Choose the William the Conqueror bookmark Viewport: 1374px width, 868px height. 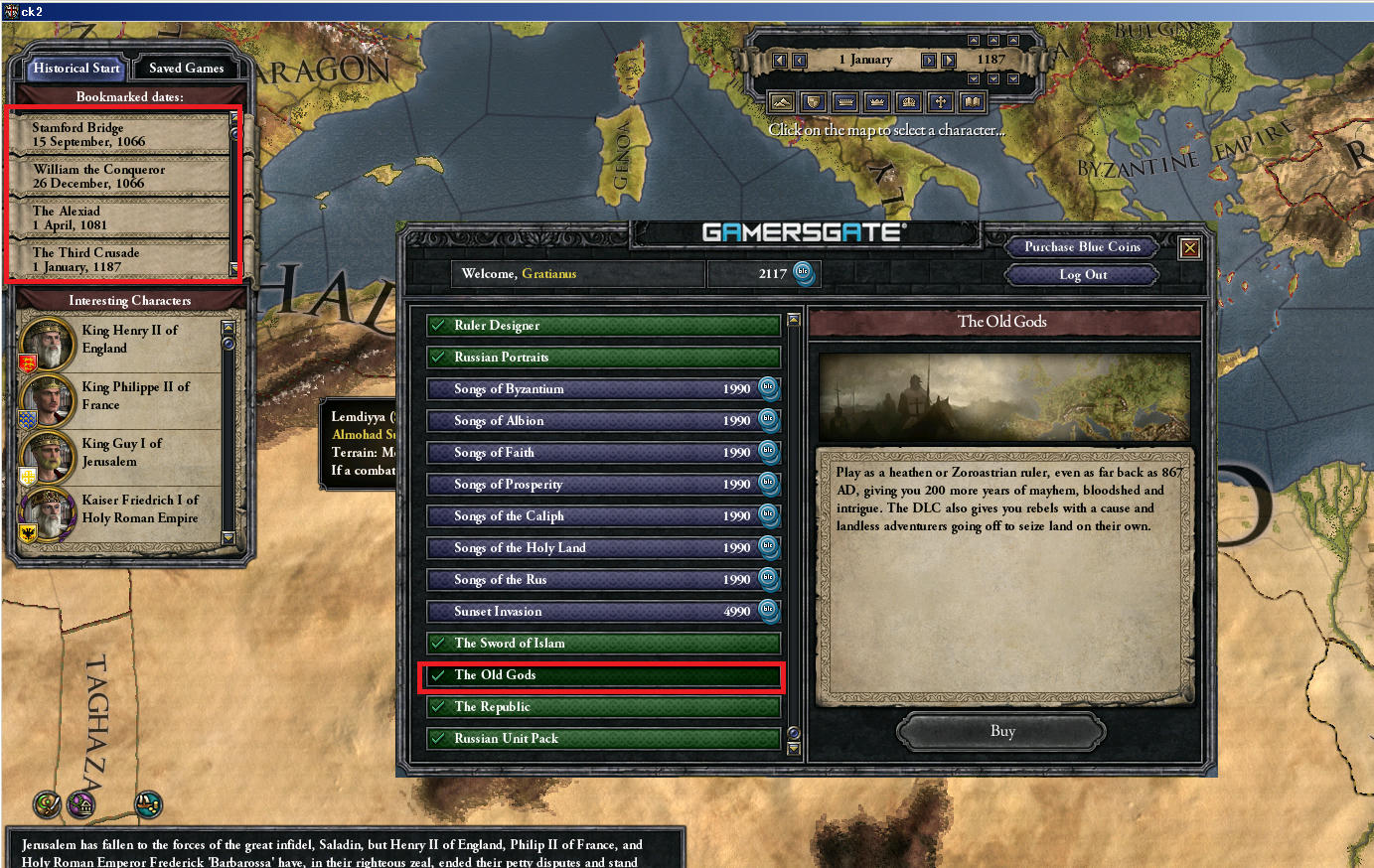click(x=119, y=176)
